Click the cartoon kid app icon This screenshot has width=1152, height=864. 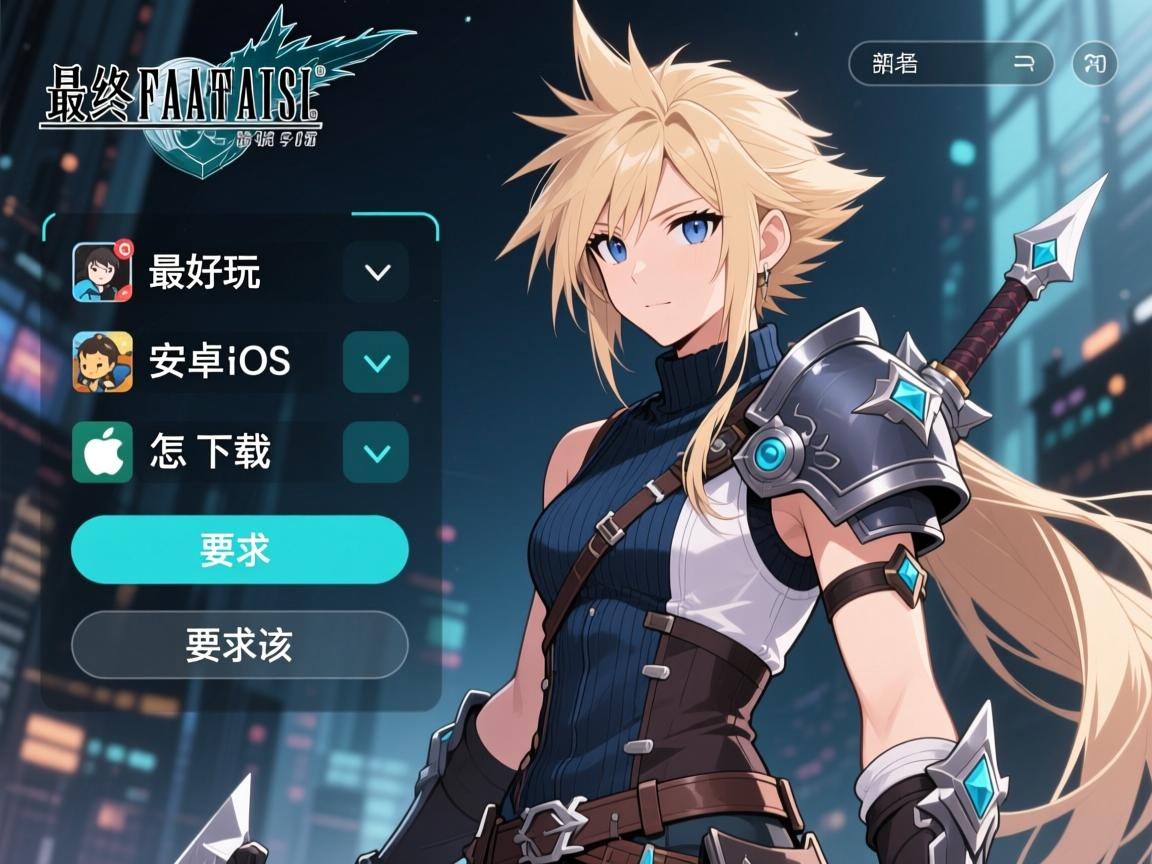click(x=102, y=362)
